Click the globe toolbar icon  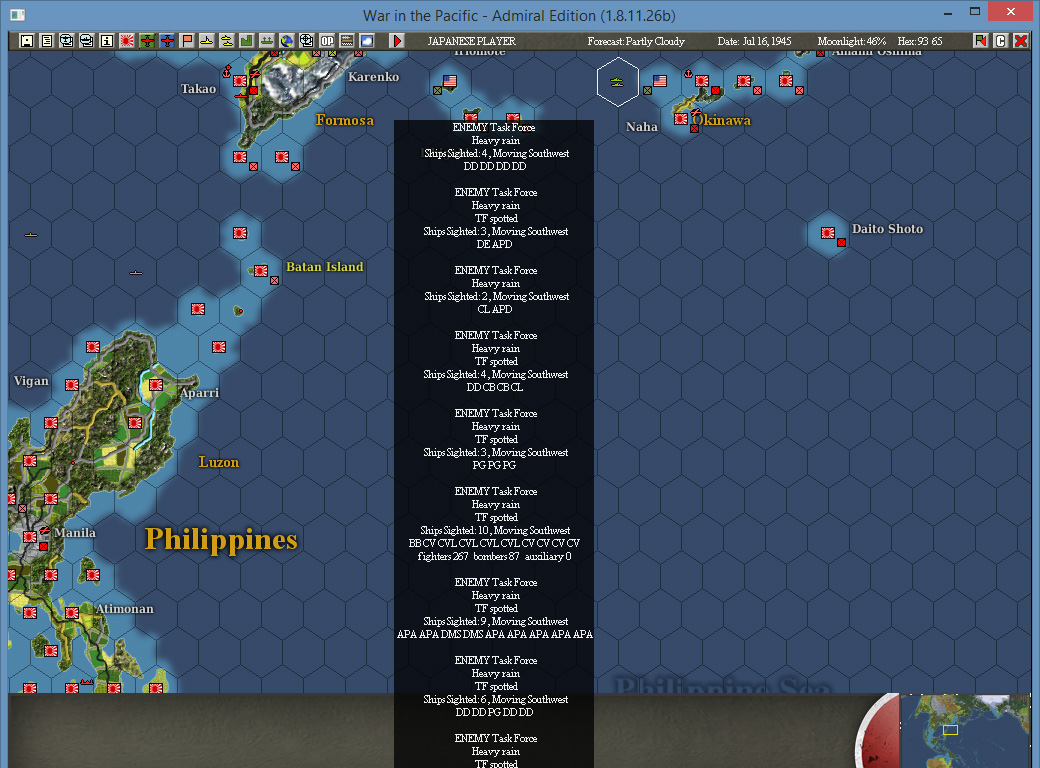286,41
